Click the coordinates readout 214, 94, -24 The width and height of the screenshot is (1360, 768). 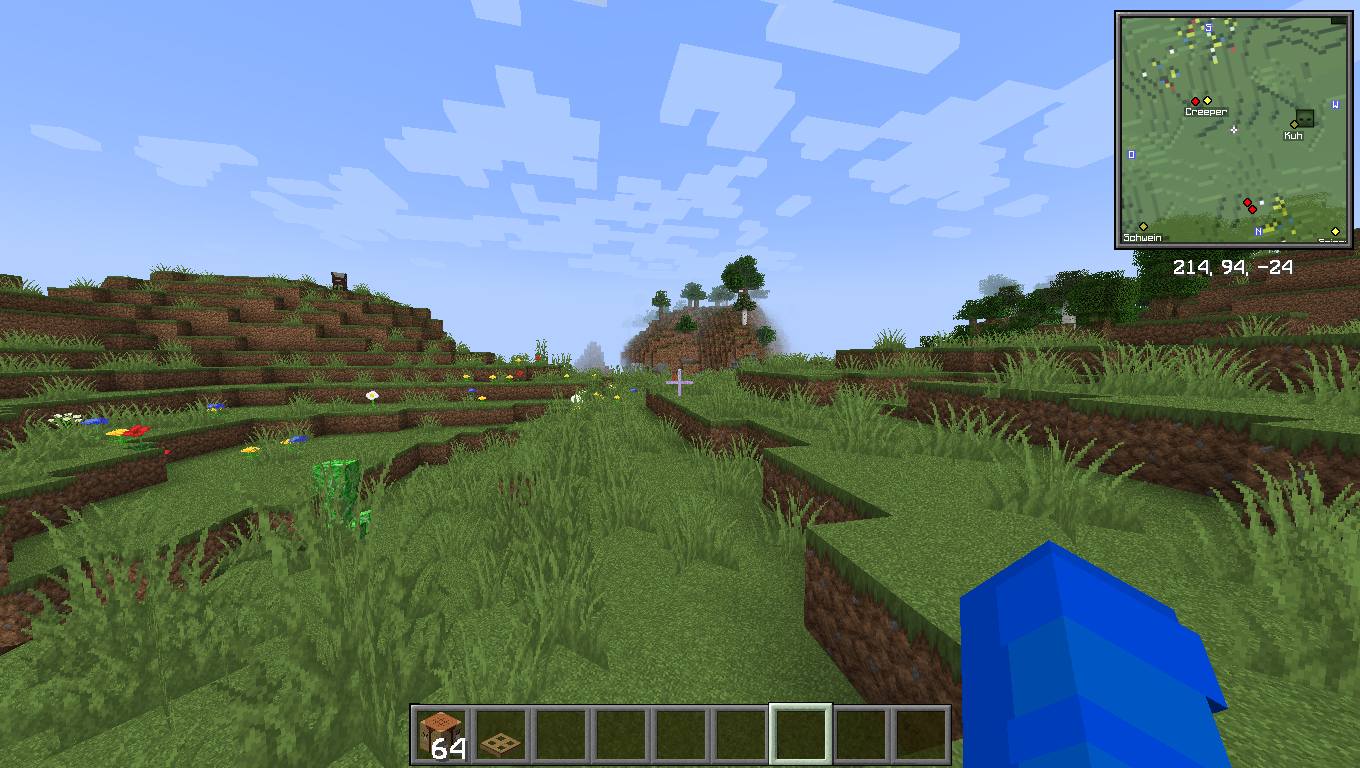tap(1232, 267)
